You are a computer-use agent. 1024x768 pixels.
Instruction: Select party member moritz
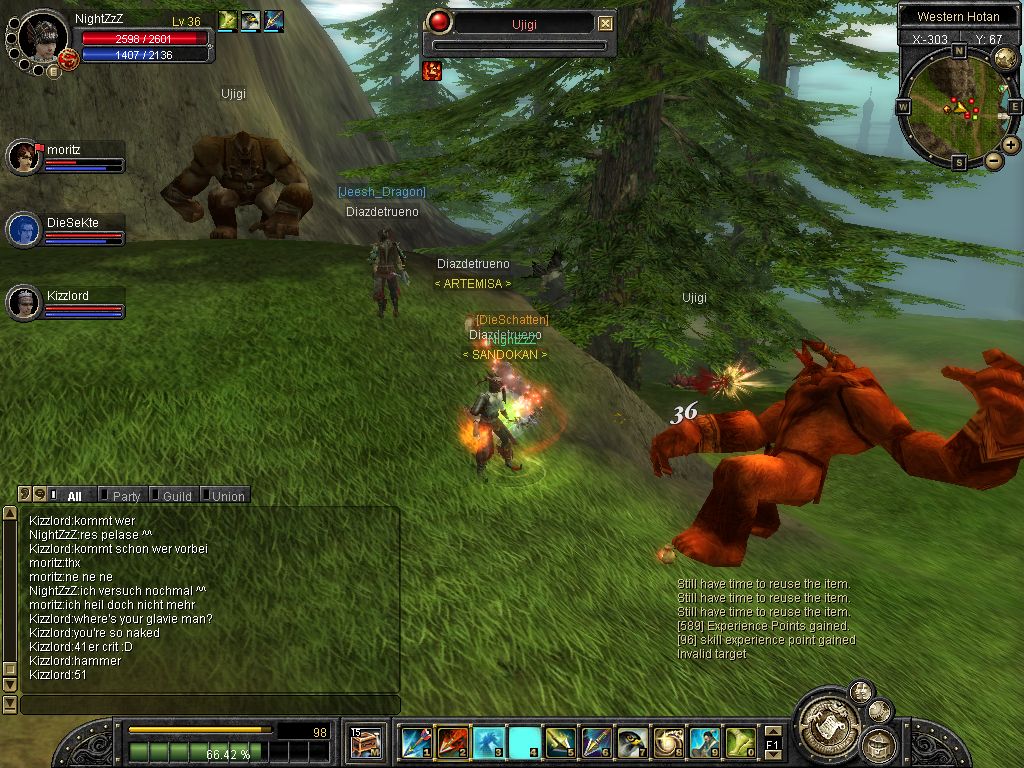click(x=23, y=157)
